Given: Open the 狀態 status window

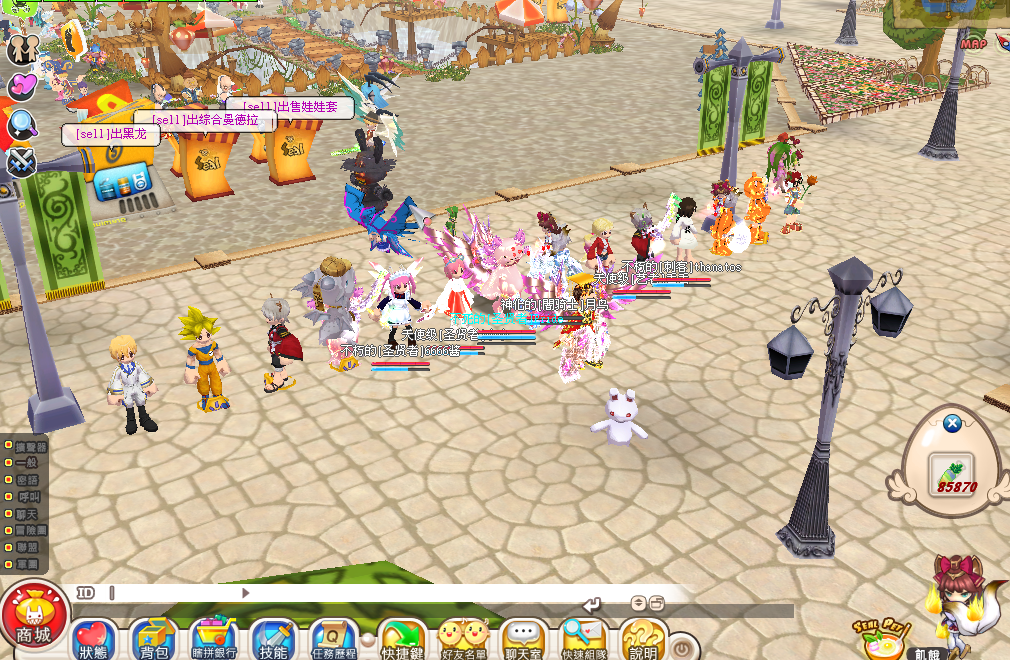Looking at the screenshot, I should 94,640.
